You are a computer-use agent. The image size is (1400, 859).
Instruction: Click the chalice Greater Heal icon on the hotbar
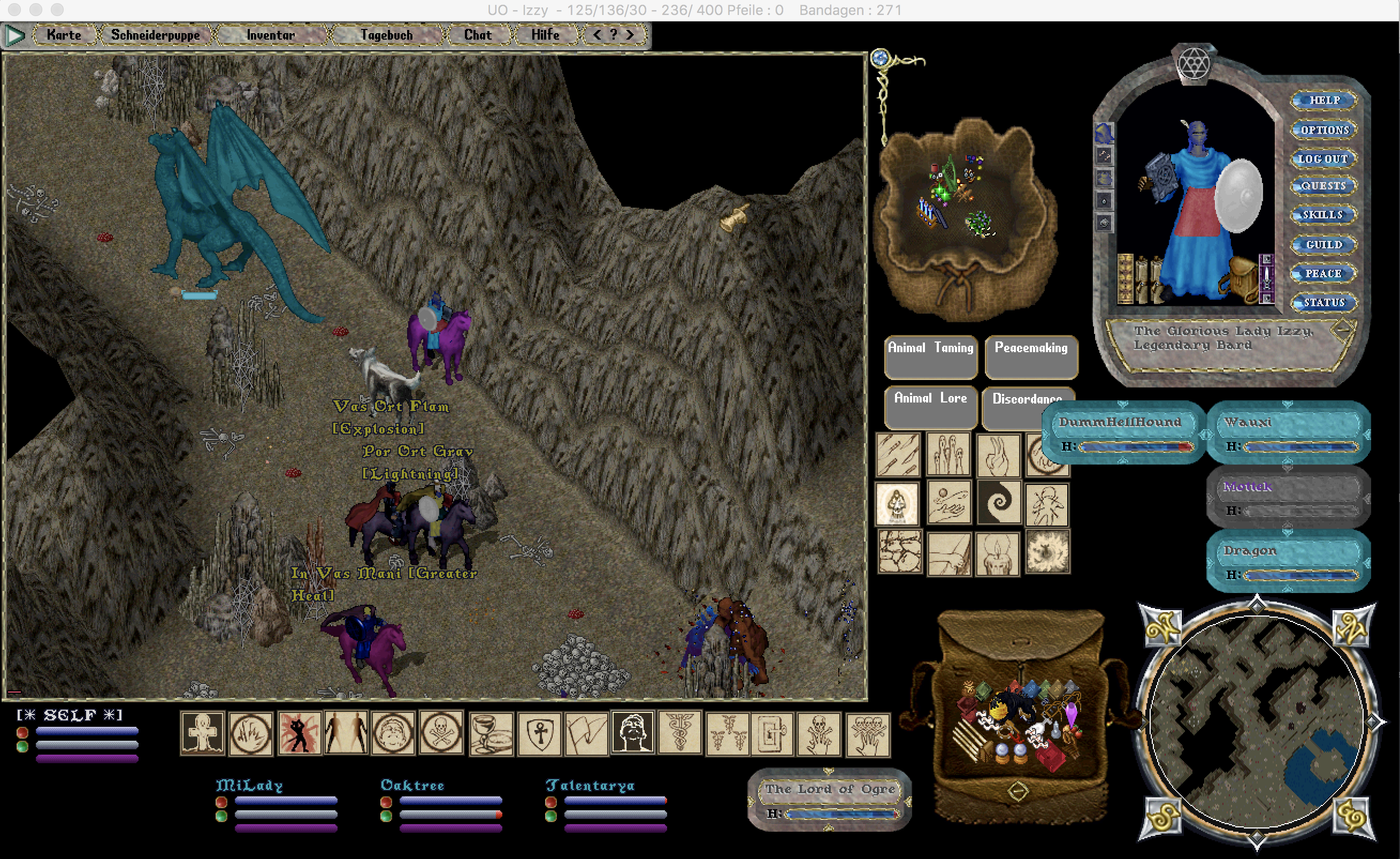click(491, 733)
